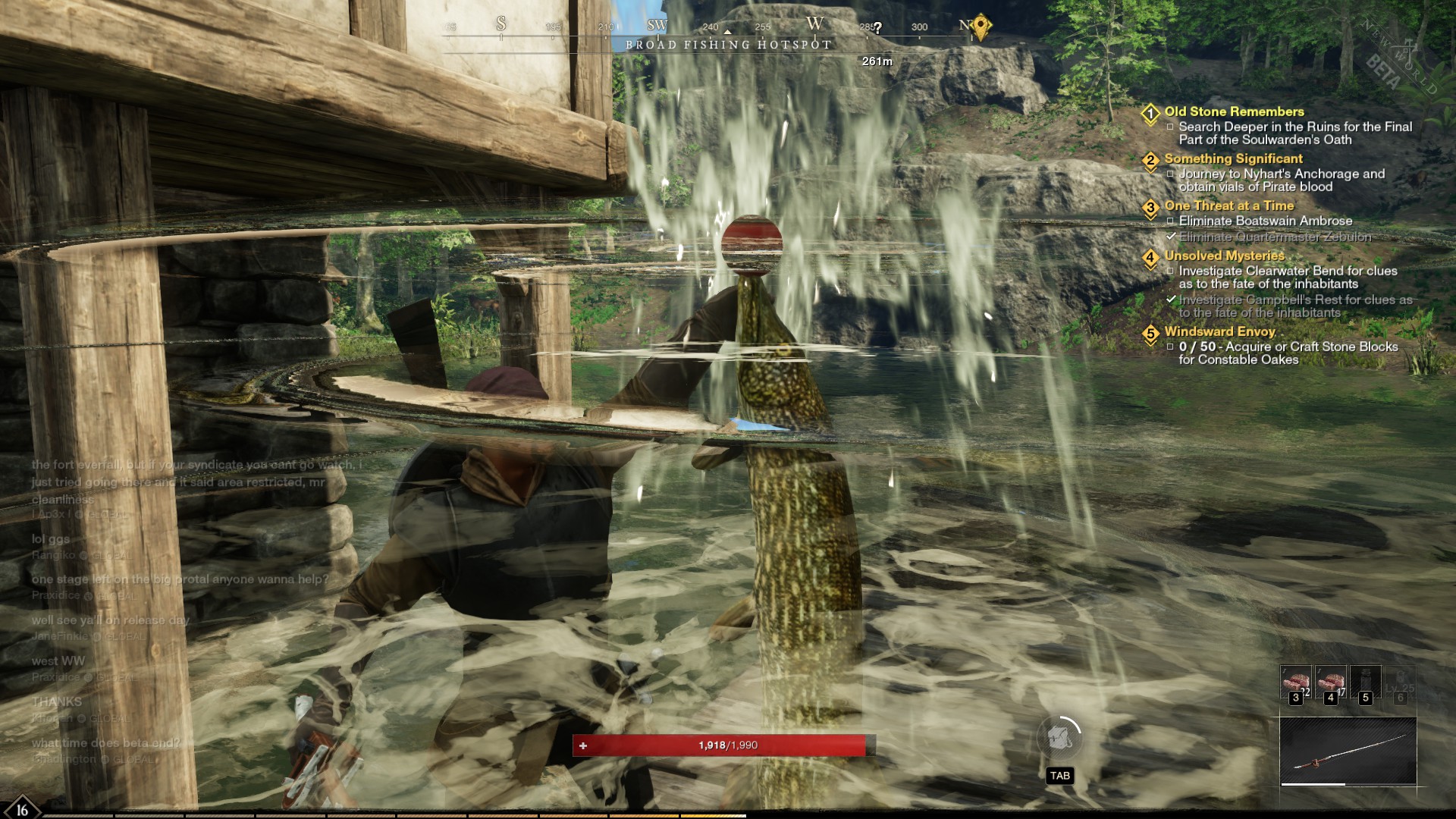Viewport: 1456px width, 819px height.
Task: Select the Windsward Envoy quest
Action: (1219, 331)
